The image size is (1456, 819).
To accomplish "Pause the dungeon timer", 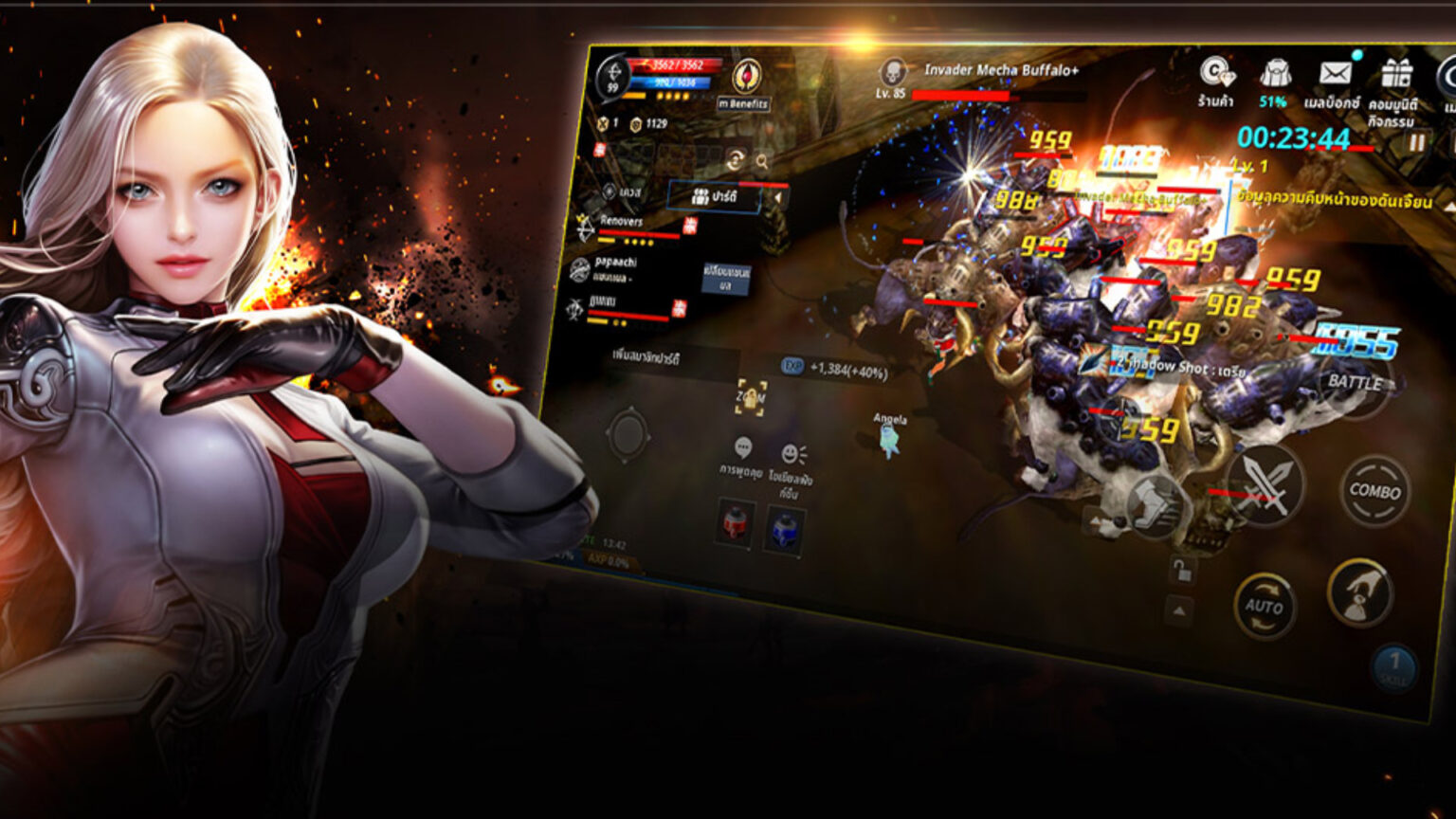I will click(1417, 144).
